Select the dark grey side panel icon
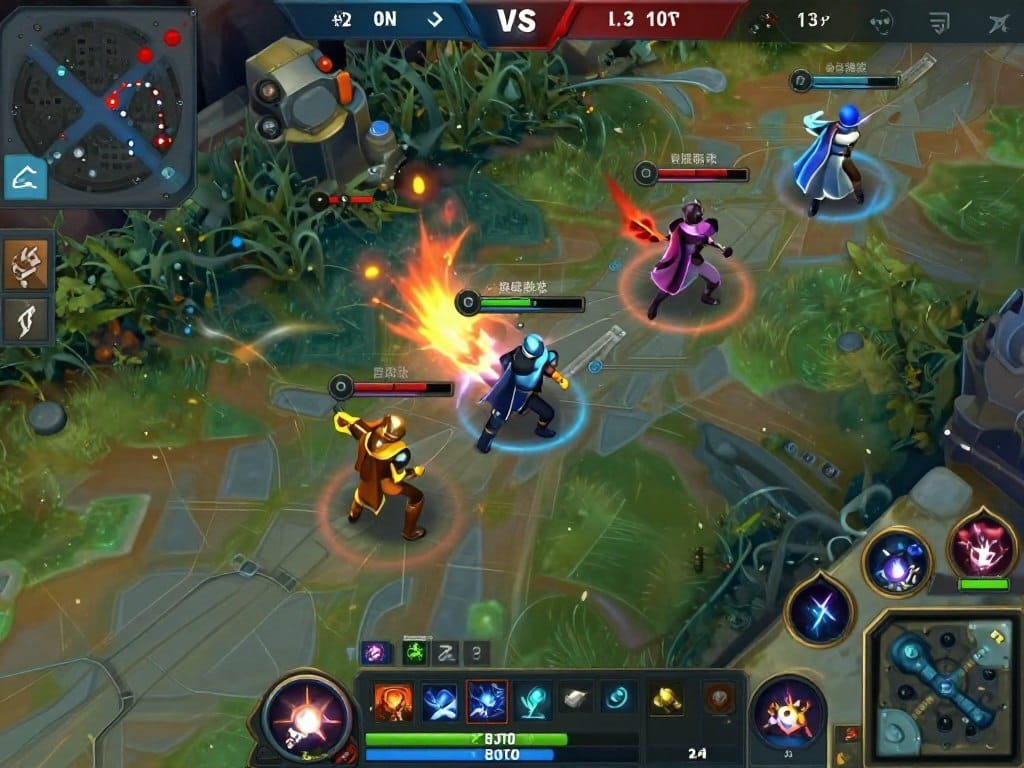Image resolution: width=1024 pixels, height=768 pixels. (27, 319)
